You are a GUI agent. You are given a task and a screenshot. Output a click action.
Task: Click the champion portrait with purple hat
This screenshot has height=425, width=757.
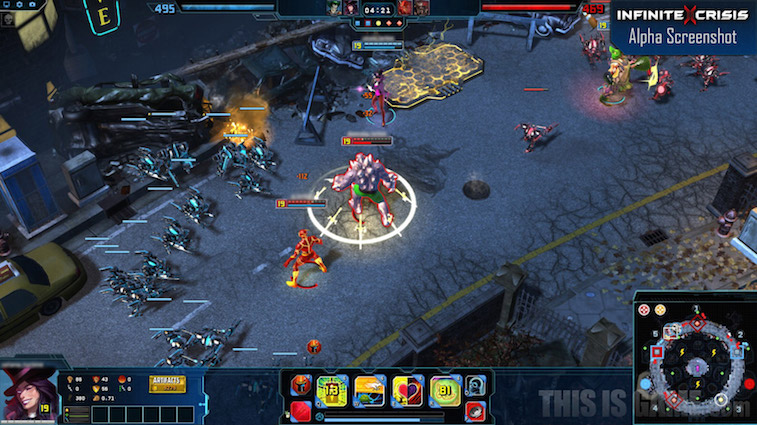[x=28, y=392]
